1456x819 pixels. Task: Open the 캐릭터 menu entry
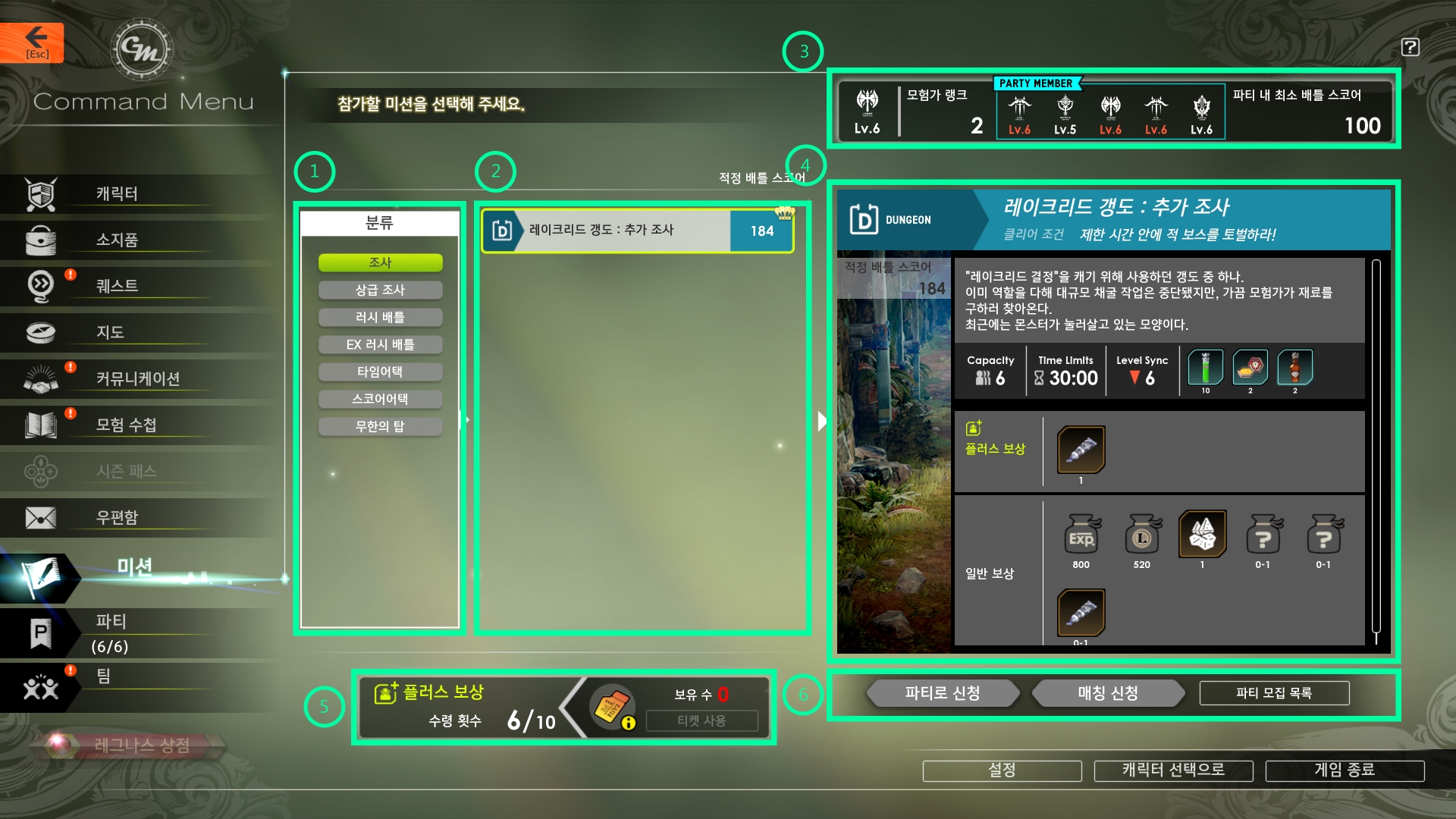click(x=116, y=194)
